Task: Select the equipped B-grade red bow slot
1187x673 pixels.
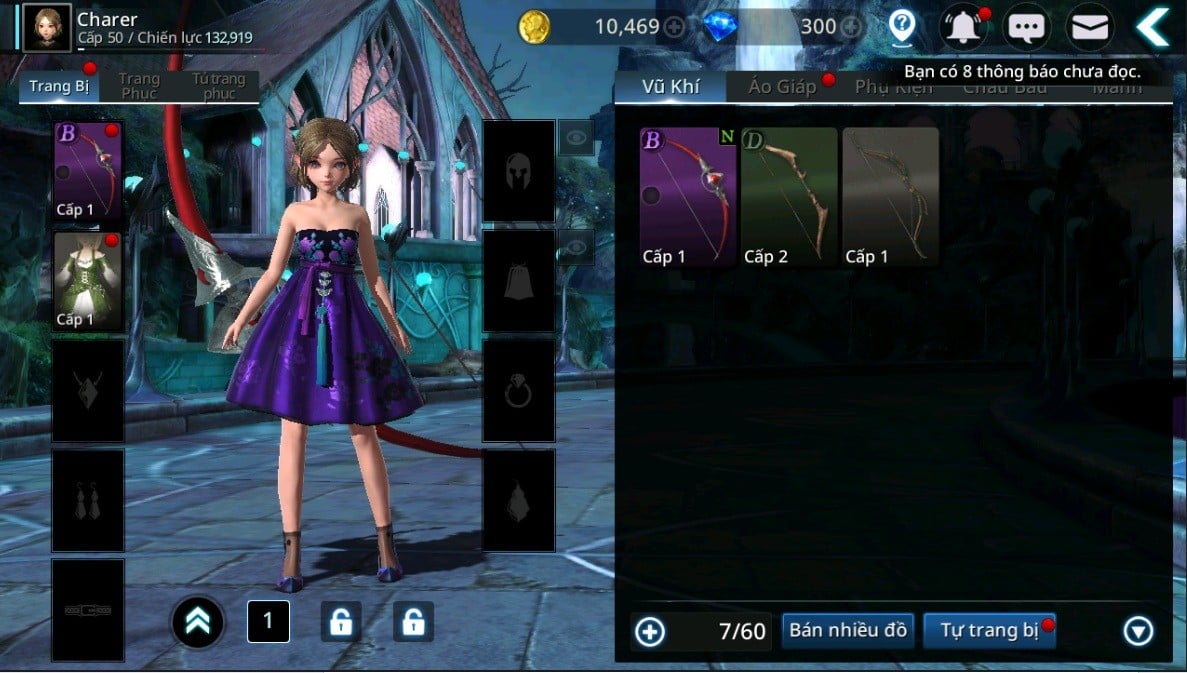Action: (x=88, y=171)
